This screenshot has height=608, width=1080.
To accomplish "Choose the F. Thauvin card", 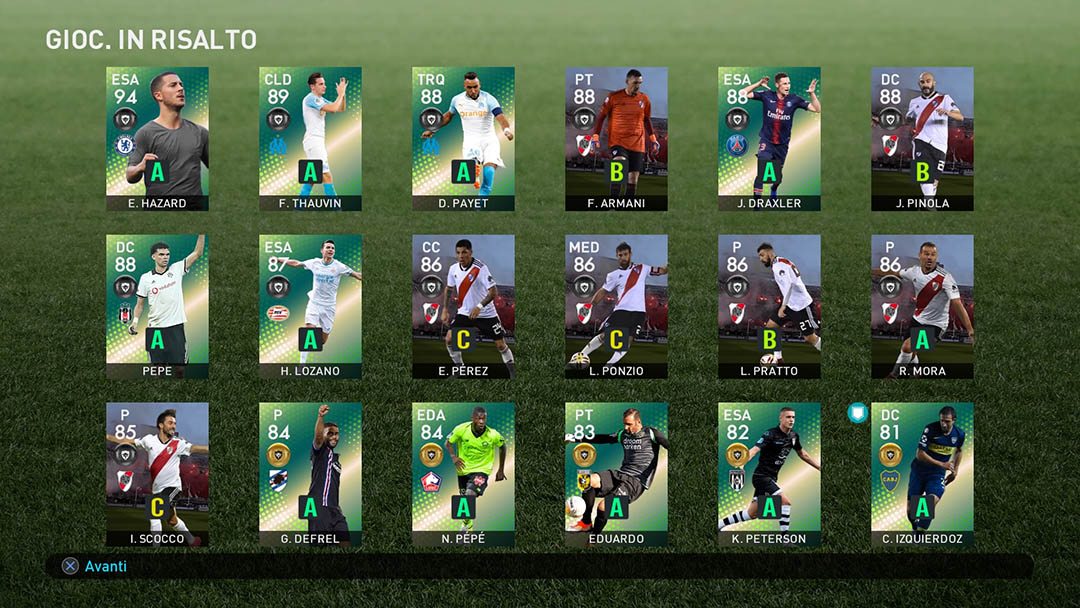I will (310, 138).
